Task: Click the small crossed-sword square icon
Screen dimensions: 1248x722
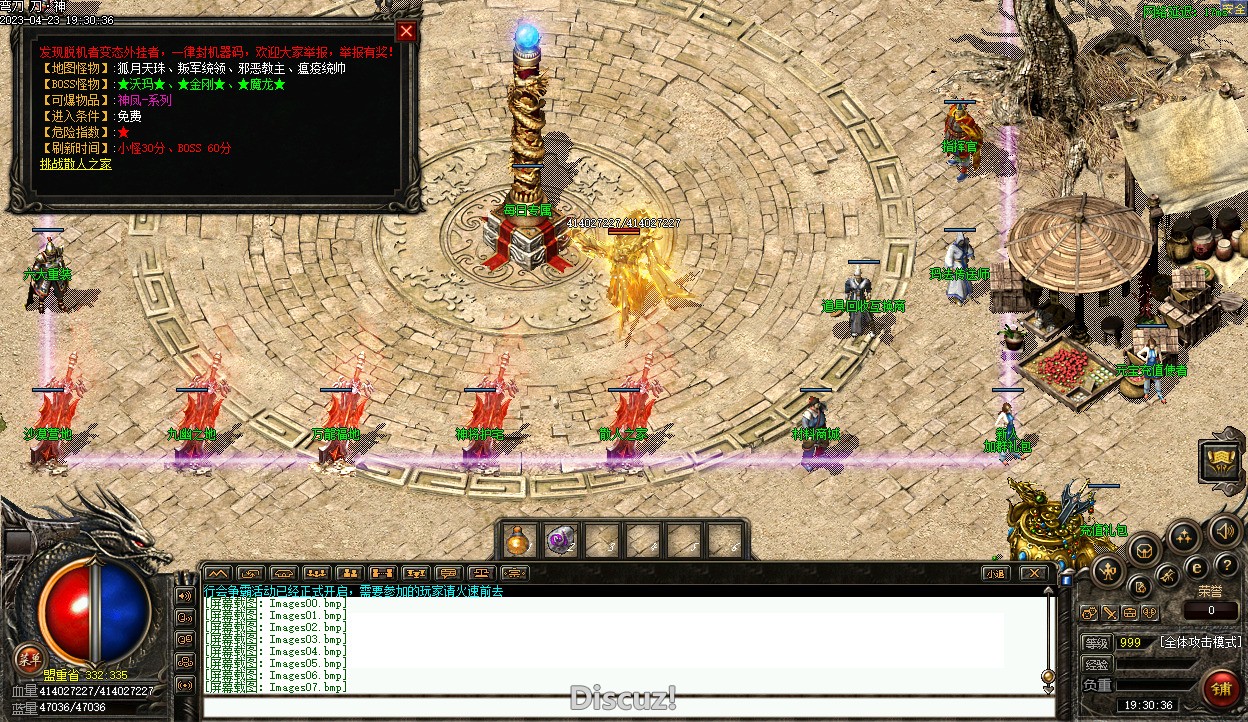Action: tap(1110, 613)
